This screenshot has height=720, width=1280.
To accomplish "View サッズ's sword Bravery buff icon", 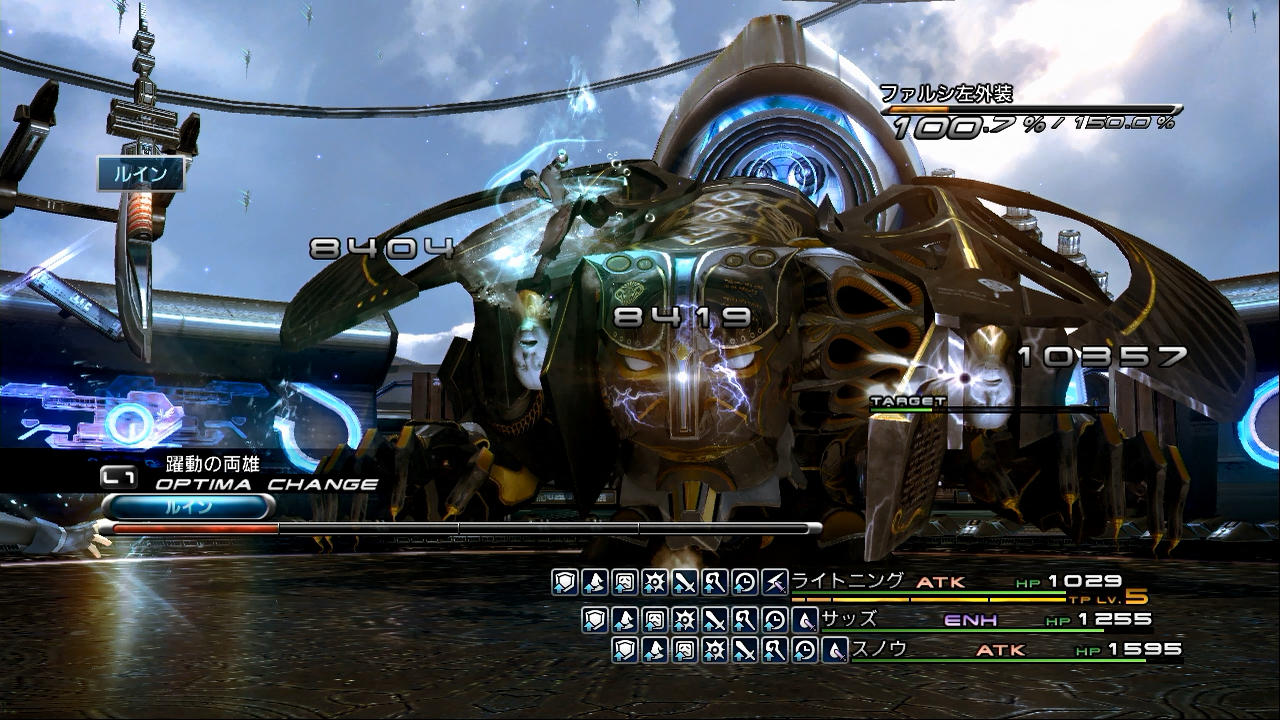I will (x=715, y=620).
